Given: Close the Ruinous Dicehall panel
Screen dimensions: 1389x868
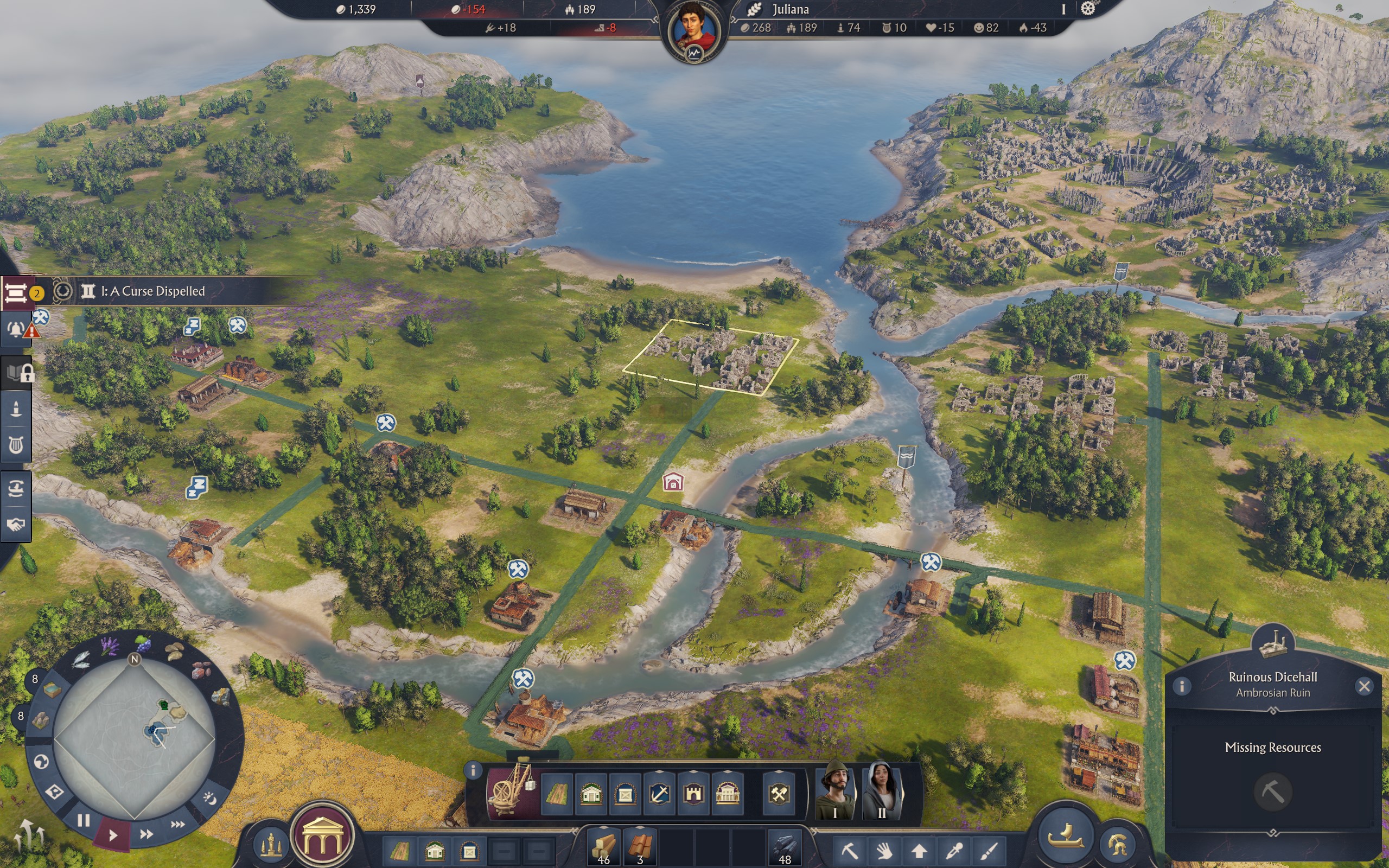Looking at the screenshot, I should click(1363, 686).
